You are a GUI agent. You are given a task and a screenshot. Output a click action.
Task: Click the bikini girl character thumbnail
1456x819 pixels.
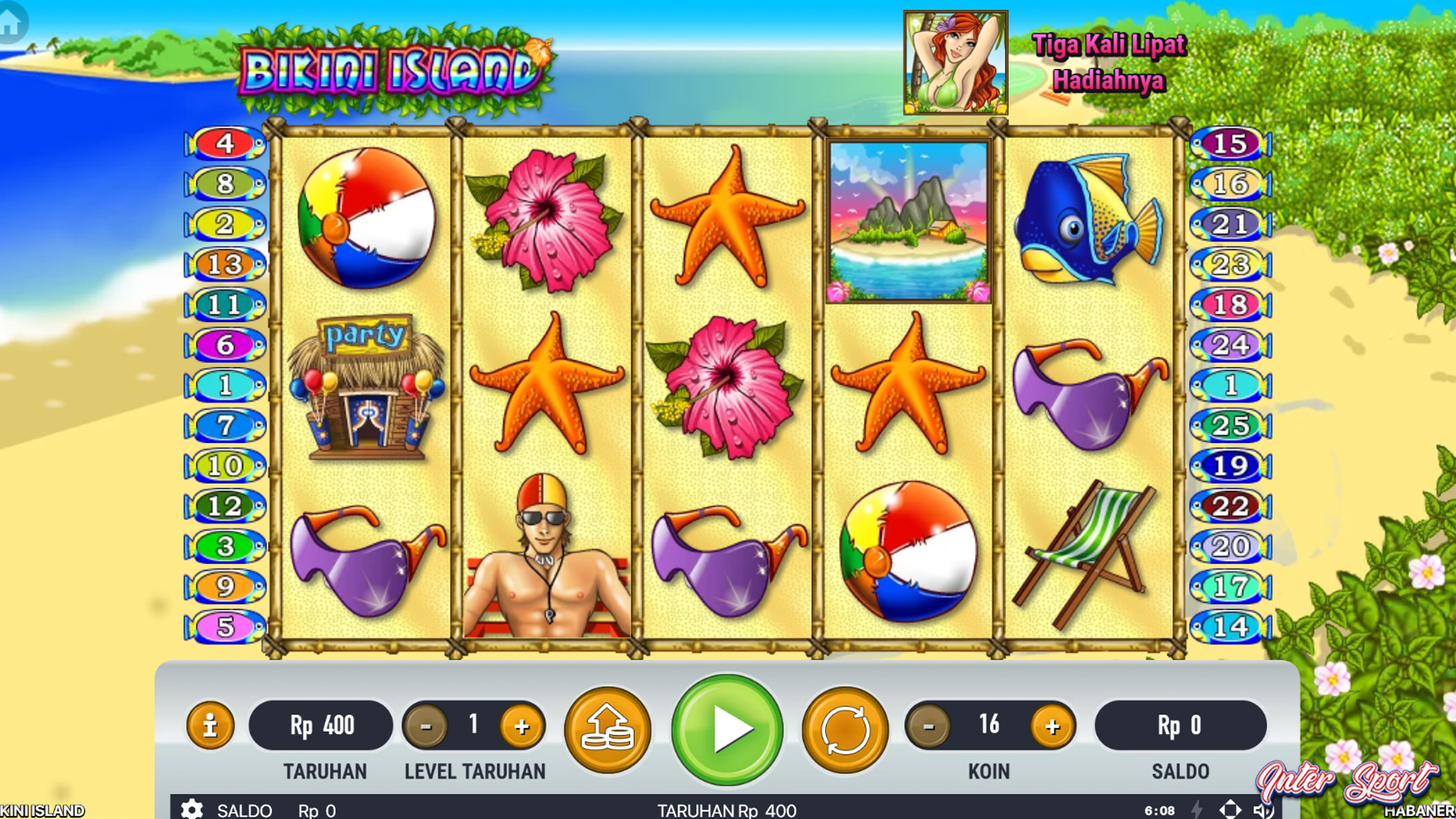955,63
